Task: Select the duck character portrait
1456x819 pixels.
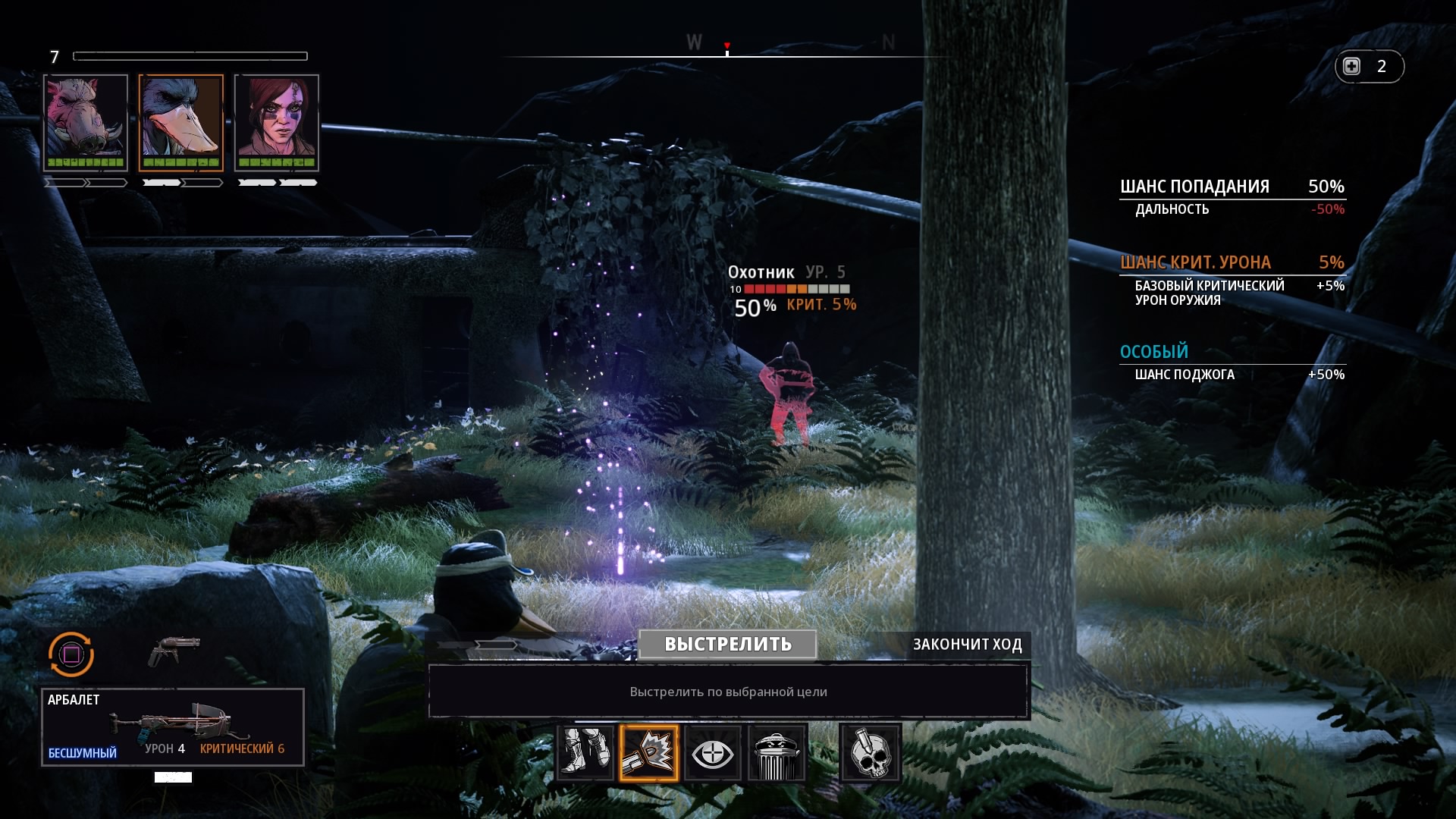Action: click(181, 123)
